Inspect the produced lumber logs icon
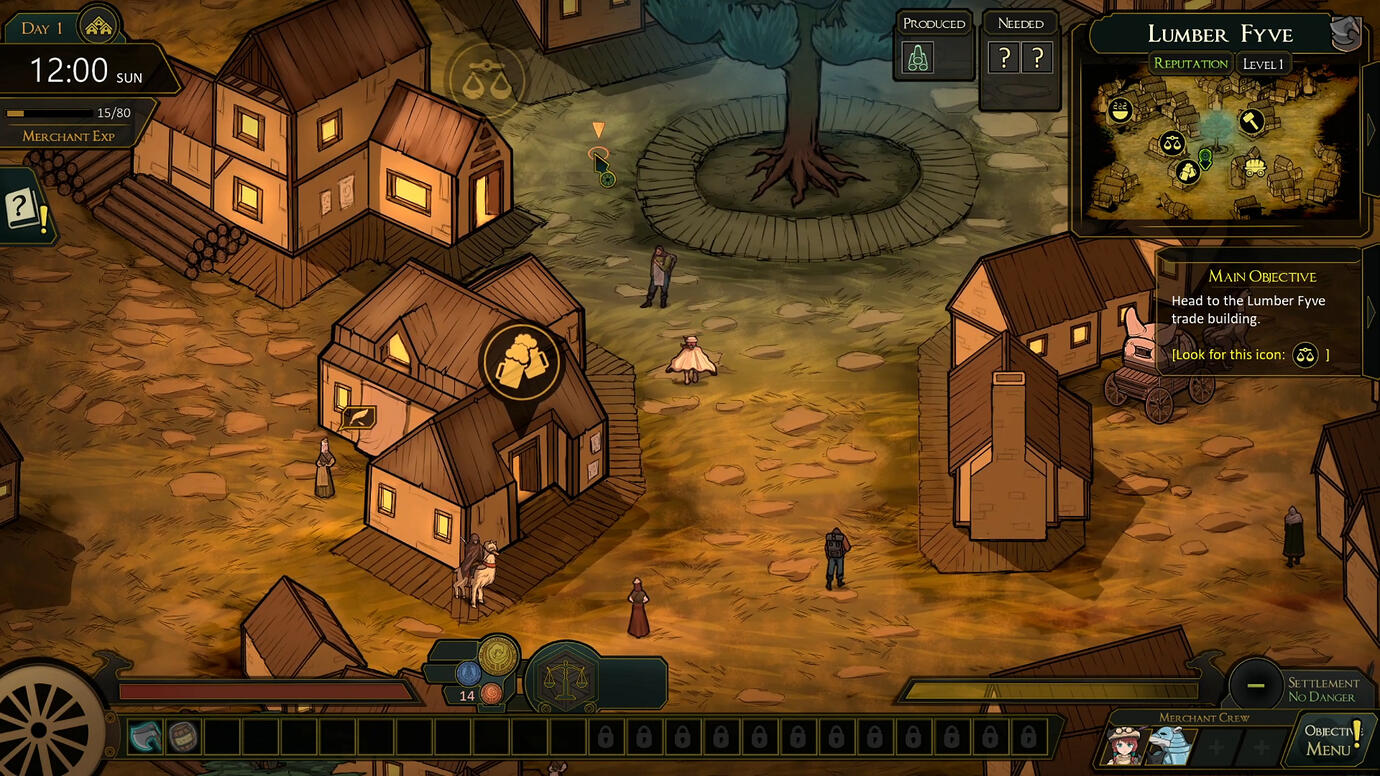Screen dimensions: 1380x776 click(918, 58)
